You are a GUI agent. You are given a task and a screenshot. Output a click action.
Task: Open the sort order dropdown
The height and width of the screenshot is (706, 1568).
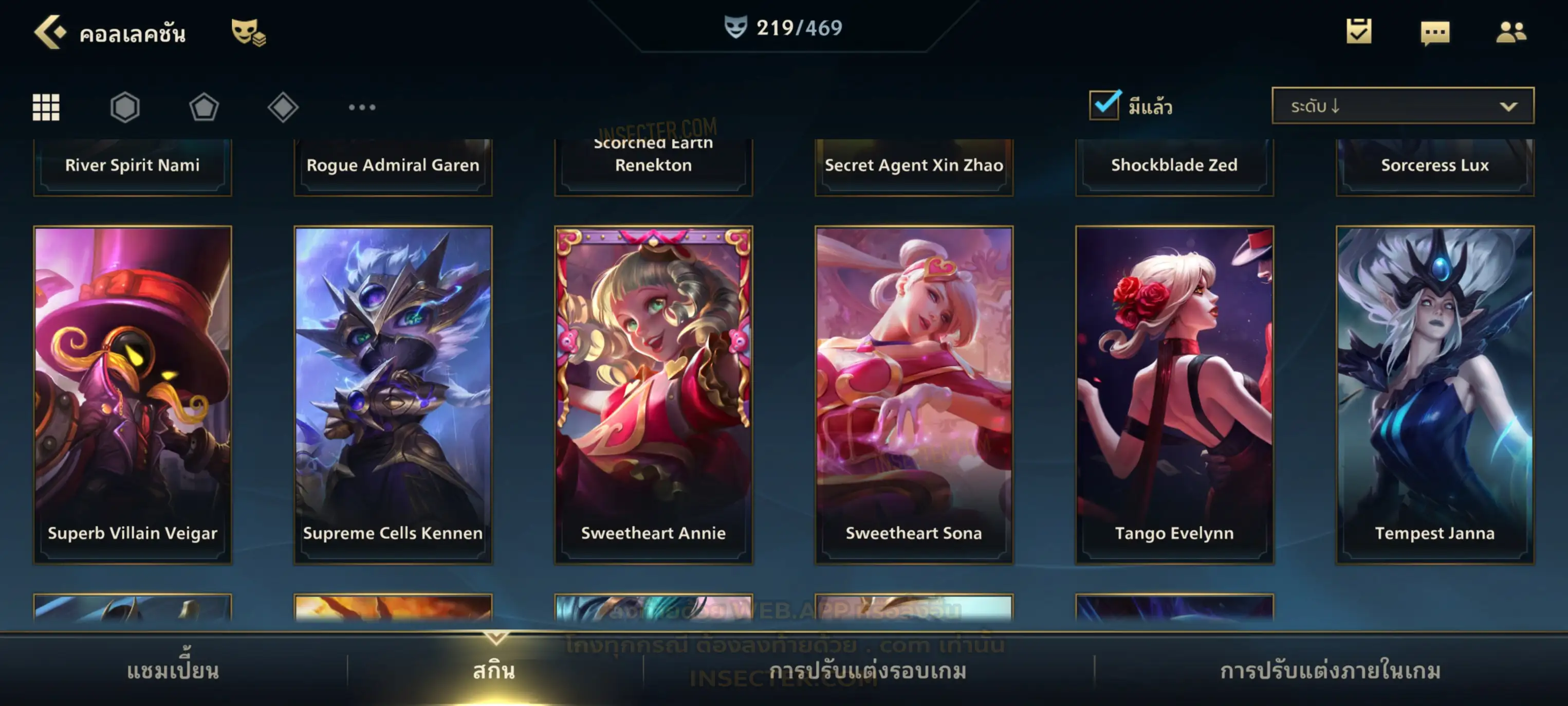click(1402, 106)
